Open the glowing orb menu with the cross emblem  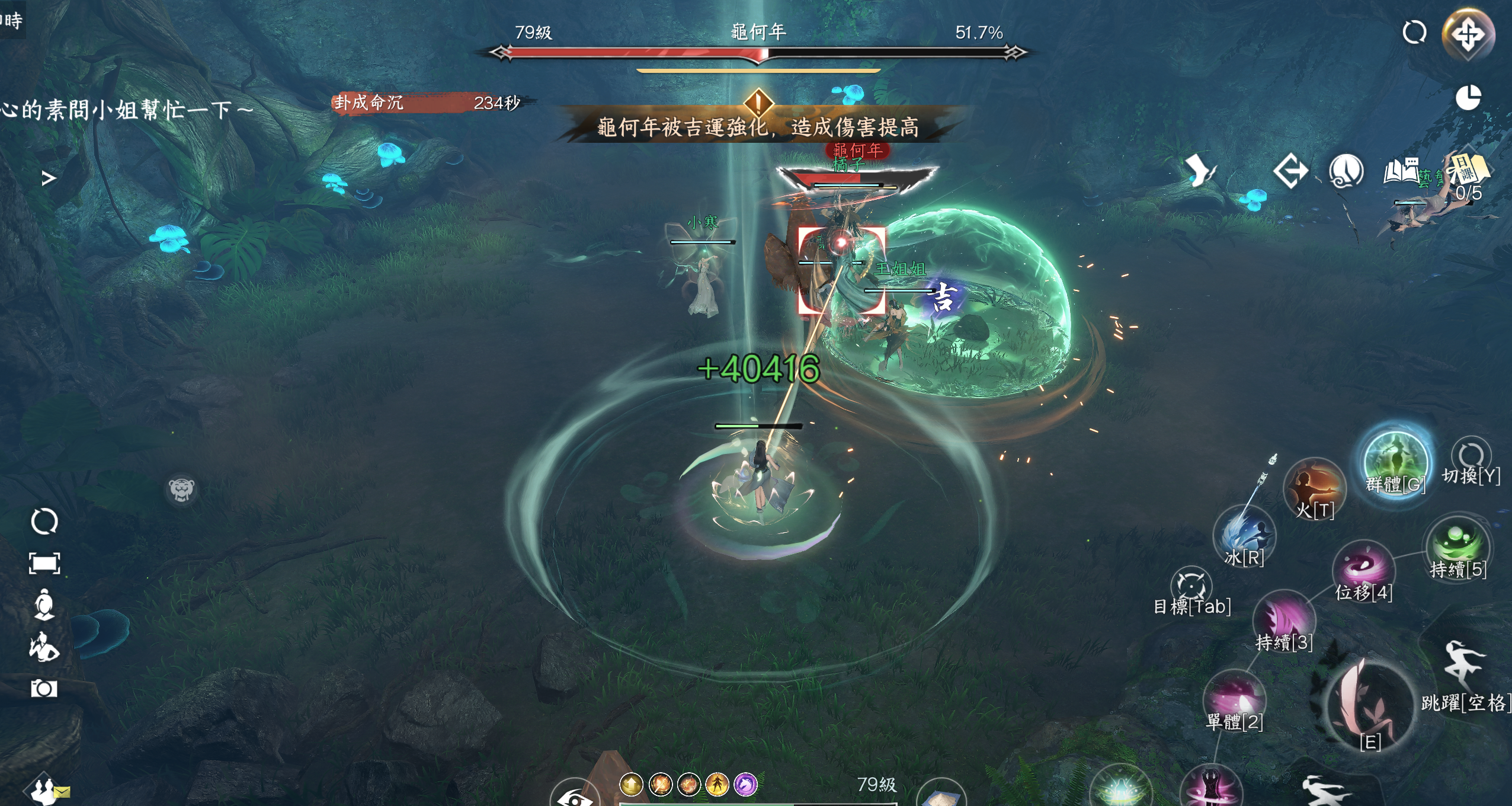(x=1468, y=34)
